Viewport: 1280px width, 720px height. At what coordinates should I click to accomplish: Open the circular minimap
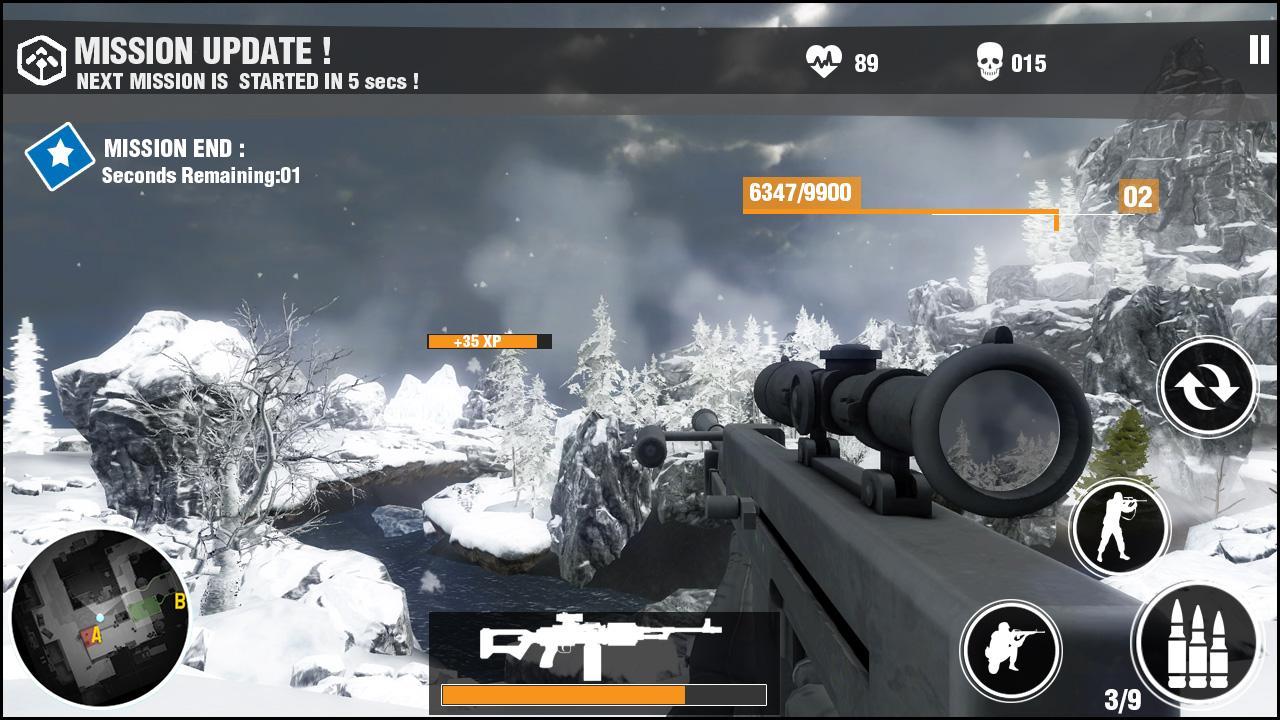click(100, 618)
